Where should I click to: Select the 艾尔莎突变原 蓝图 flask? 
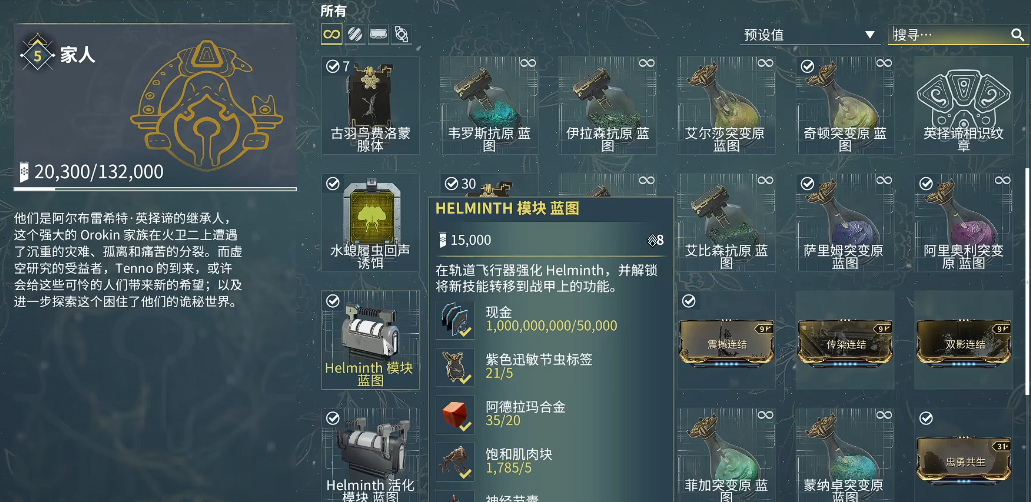[x=726, y=103]
